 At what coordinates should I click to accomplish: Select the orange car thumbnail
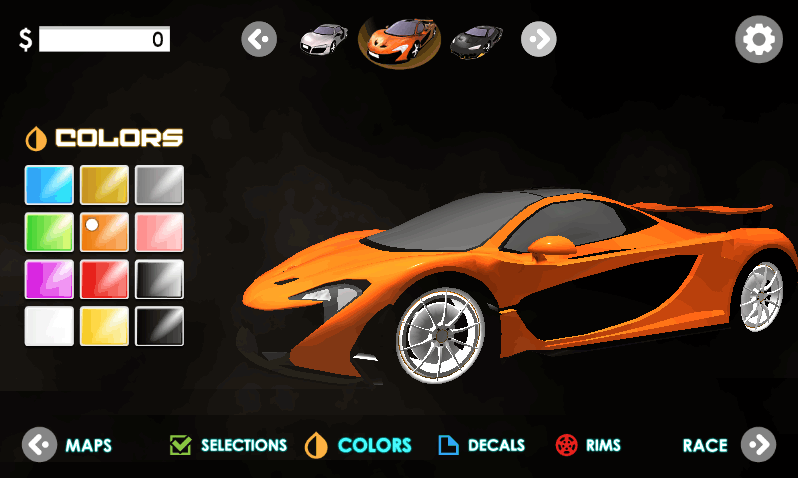click(x=400, y=41)
